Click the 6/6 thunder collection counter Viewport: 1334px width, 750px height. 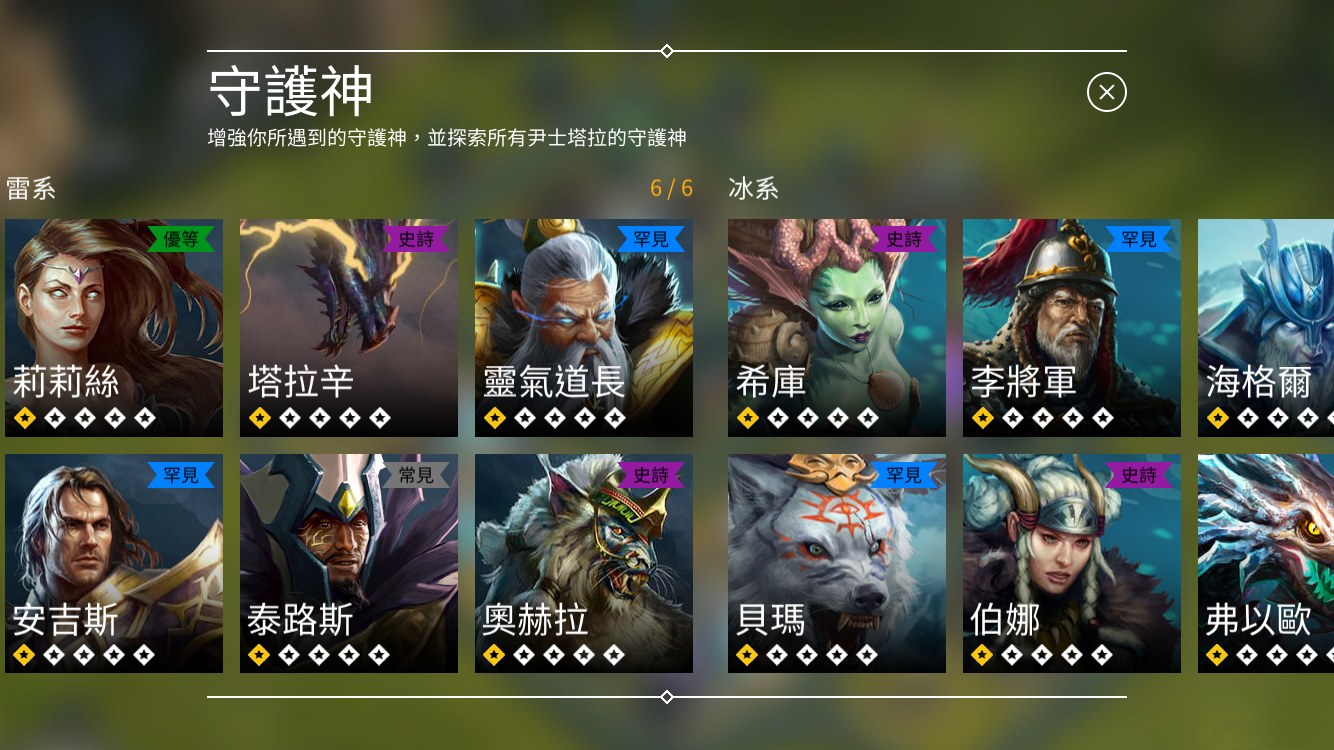(671, 189)
